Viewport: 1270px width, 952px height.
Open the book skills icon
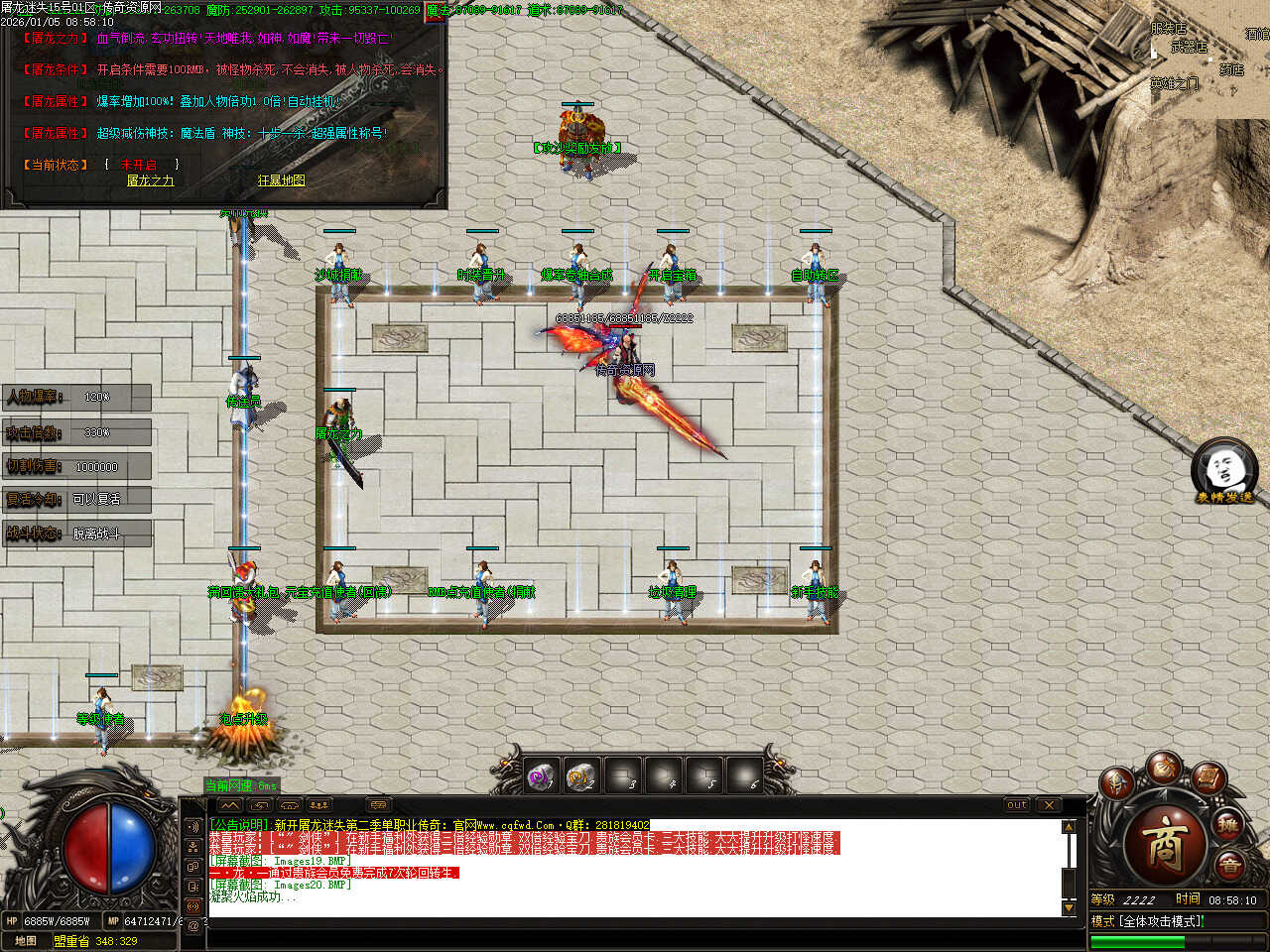point(1208,776)
